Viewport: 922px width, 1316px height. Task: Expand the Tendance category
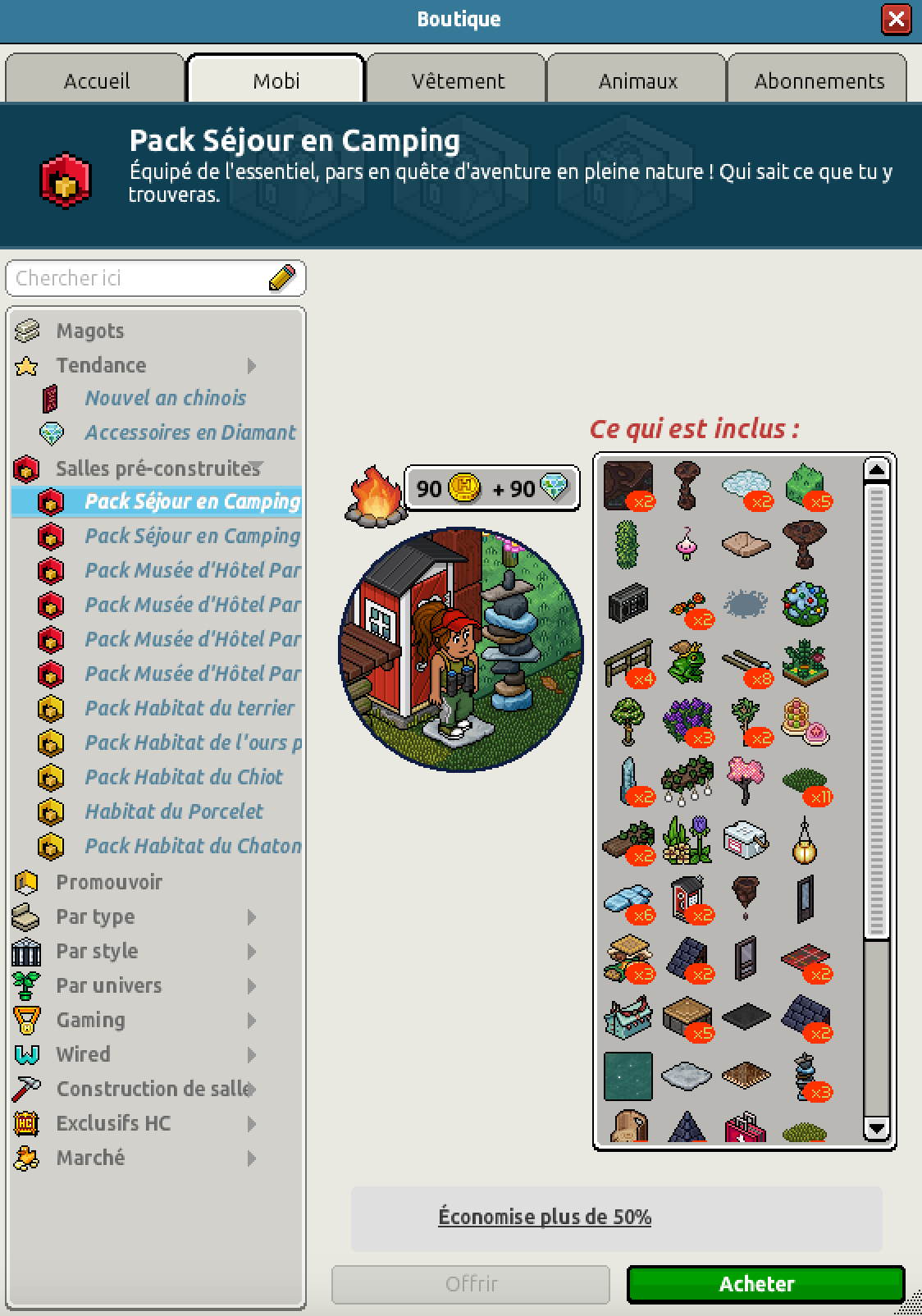point(101,365)
